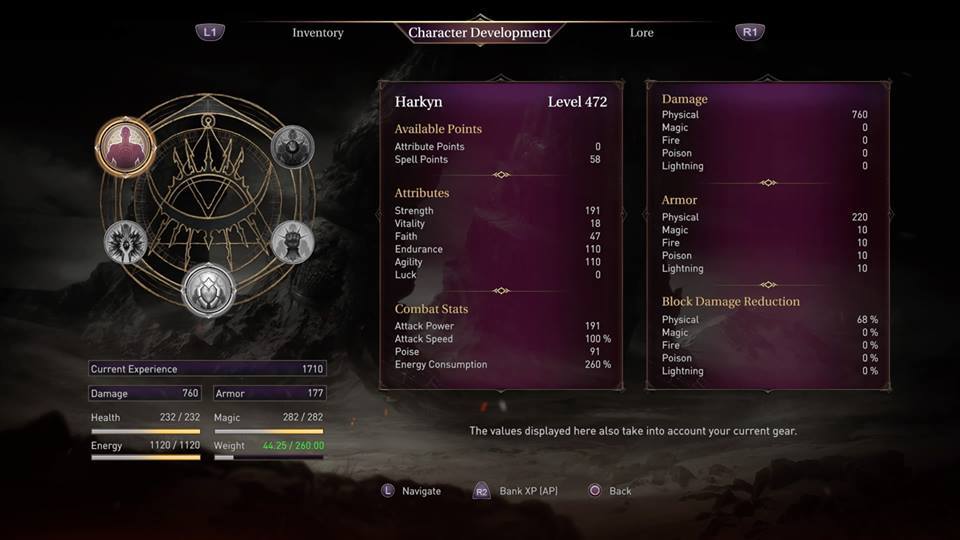
Task: Switch to the Lore tab
Action: (641, 33)
